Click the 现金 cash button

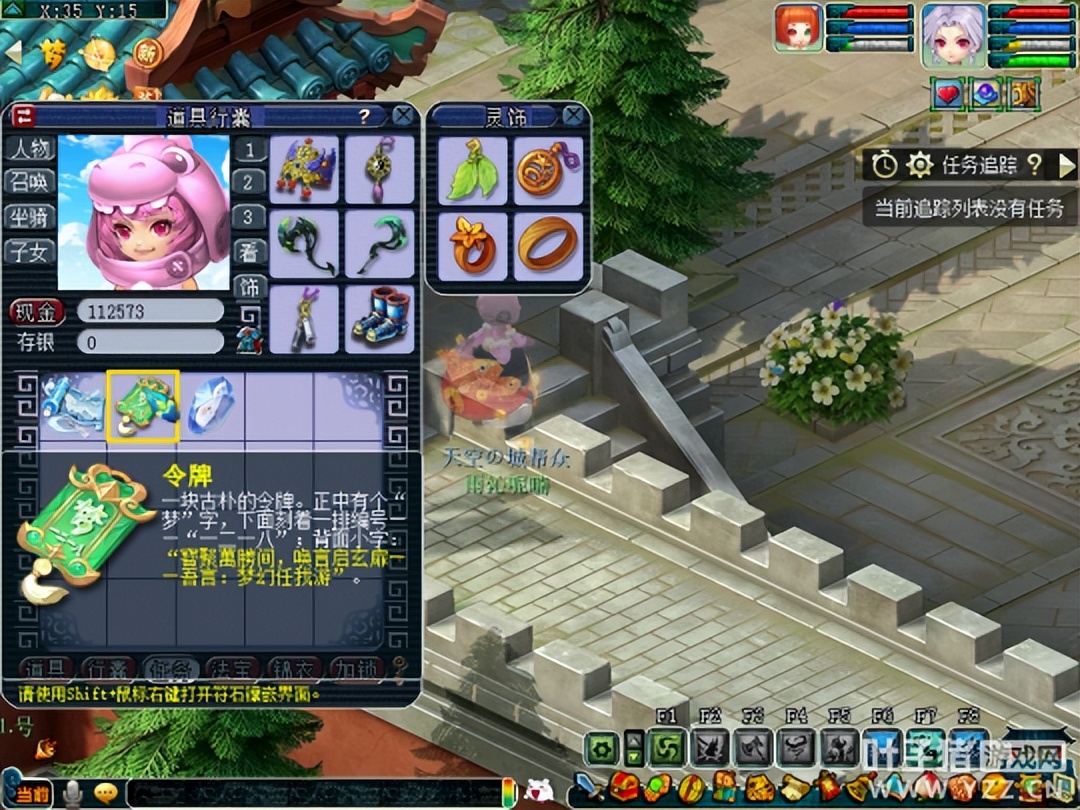(x=38, y=312)
